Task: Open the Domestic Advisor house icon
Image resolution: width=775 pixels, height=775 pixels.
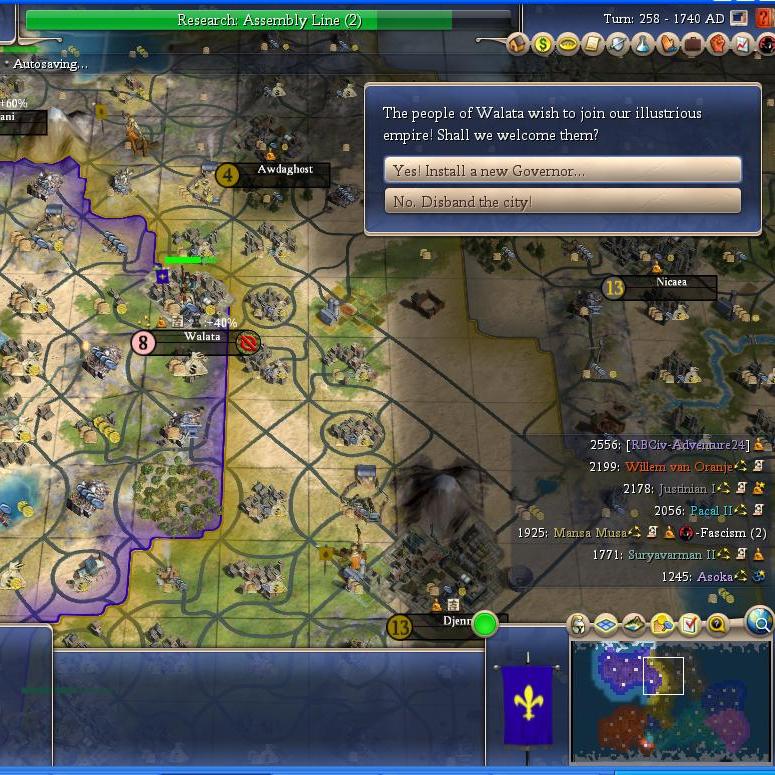Action: [518, 44]
